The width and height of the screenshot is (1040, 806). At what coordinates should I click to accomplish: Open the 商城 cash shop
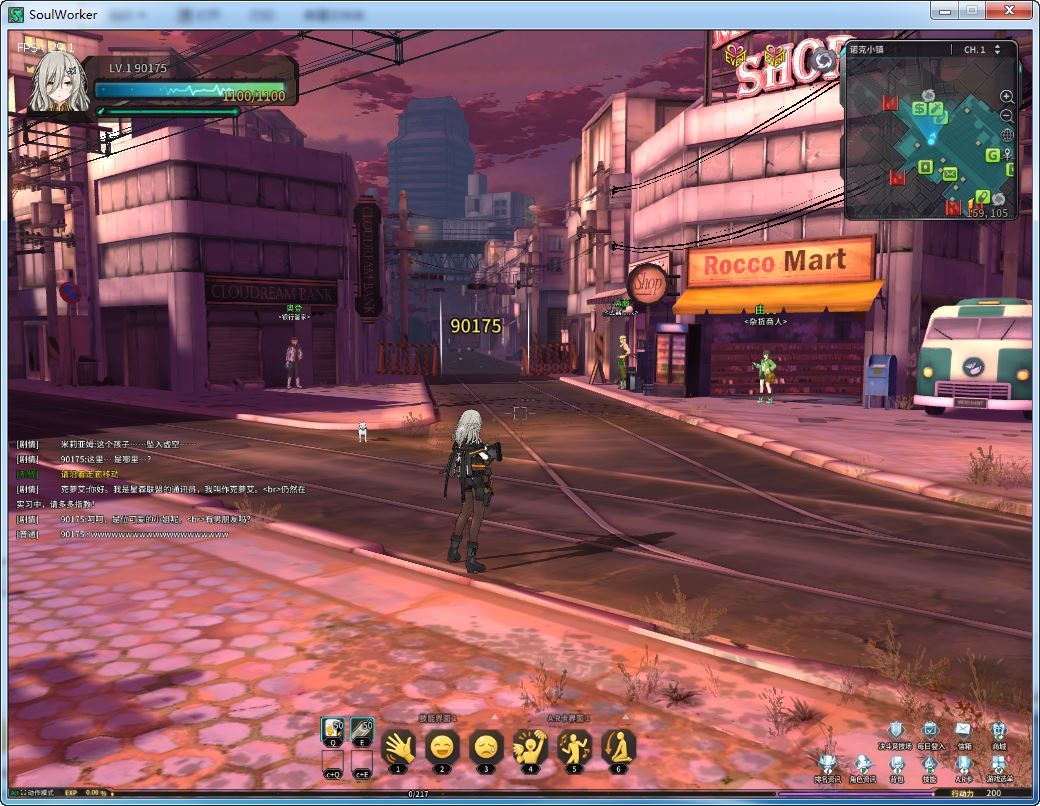998,732
